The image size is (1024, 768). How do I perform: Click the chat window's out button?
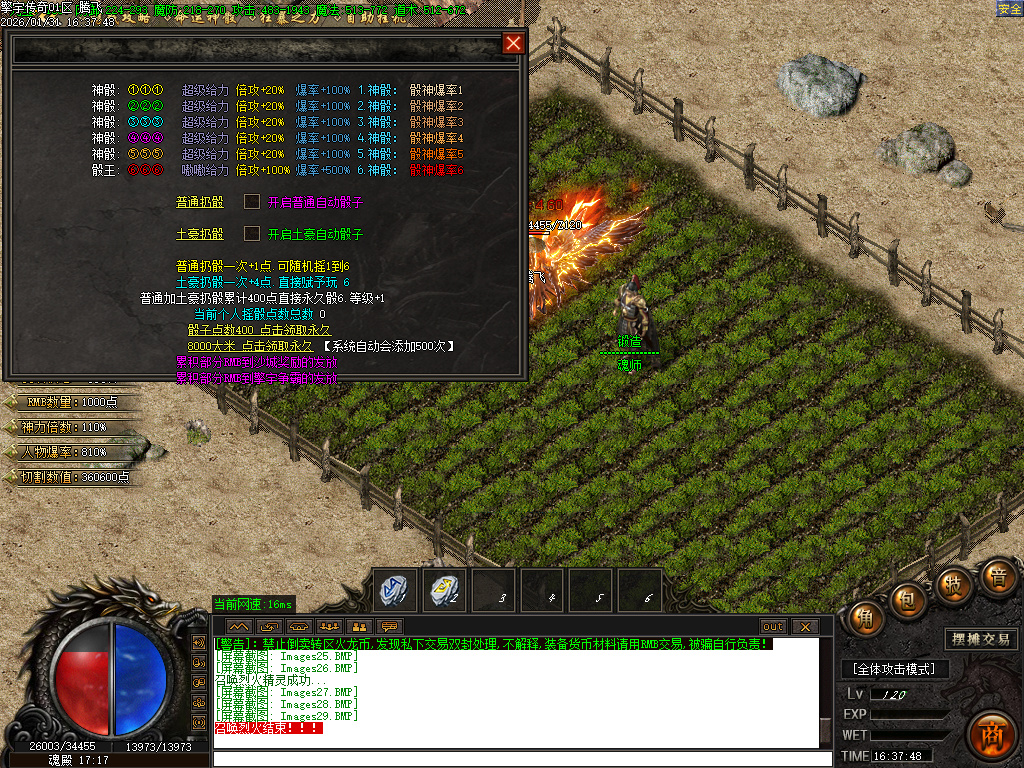[x=773, y=627]
